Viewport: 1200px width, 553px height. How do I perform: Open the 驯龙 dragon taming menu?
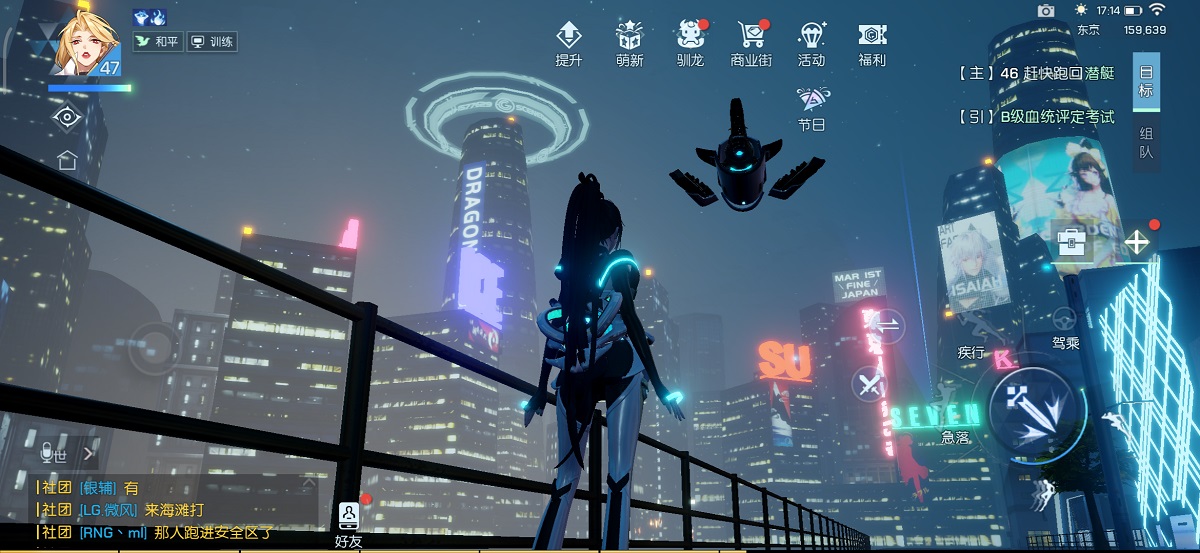pos(690,43)
